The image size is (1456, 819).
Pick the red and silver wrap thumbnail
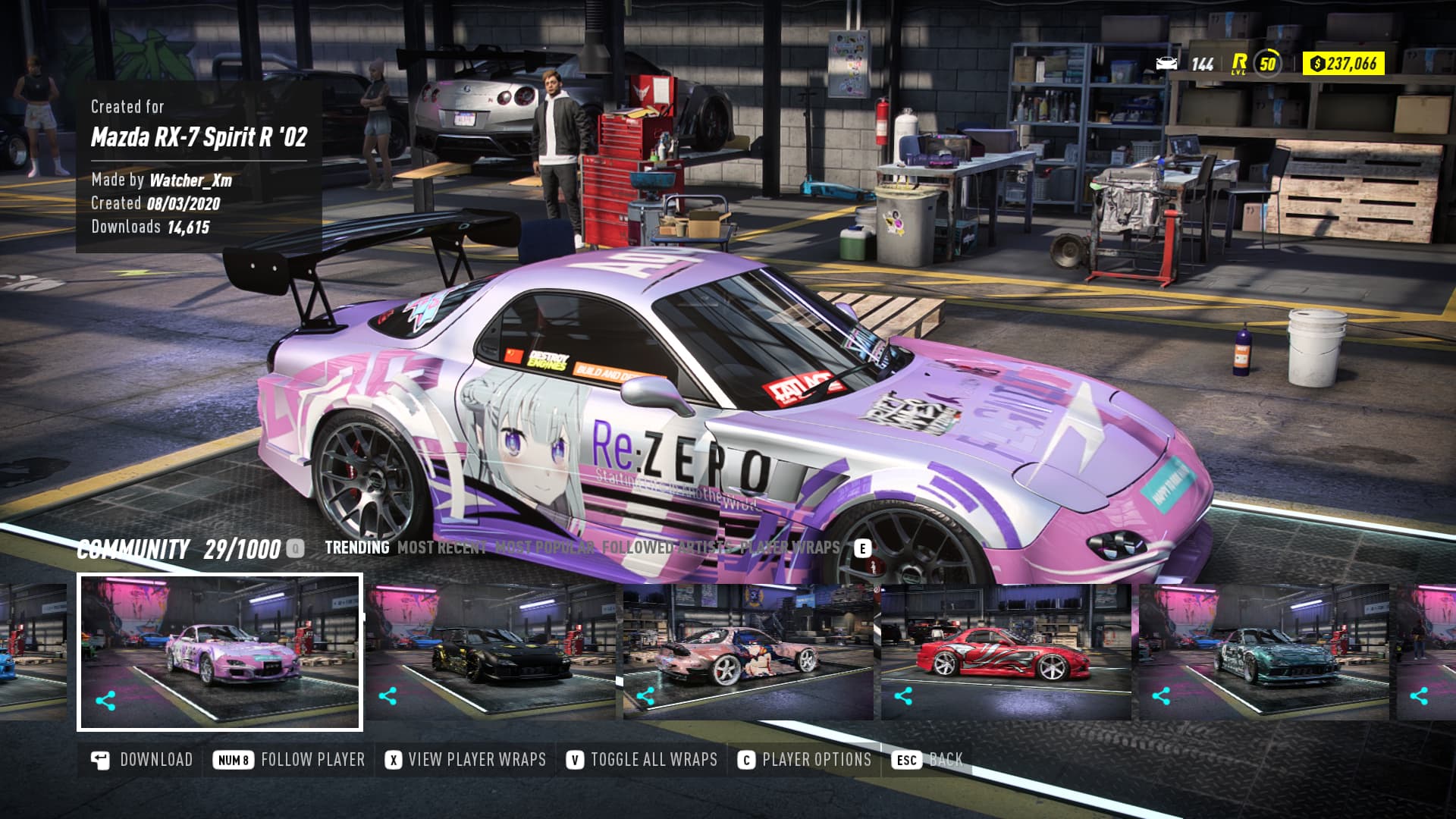tap(1006, 652)
